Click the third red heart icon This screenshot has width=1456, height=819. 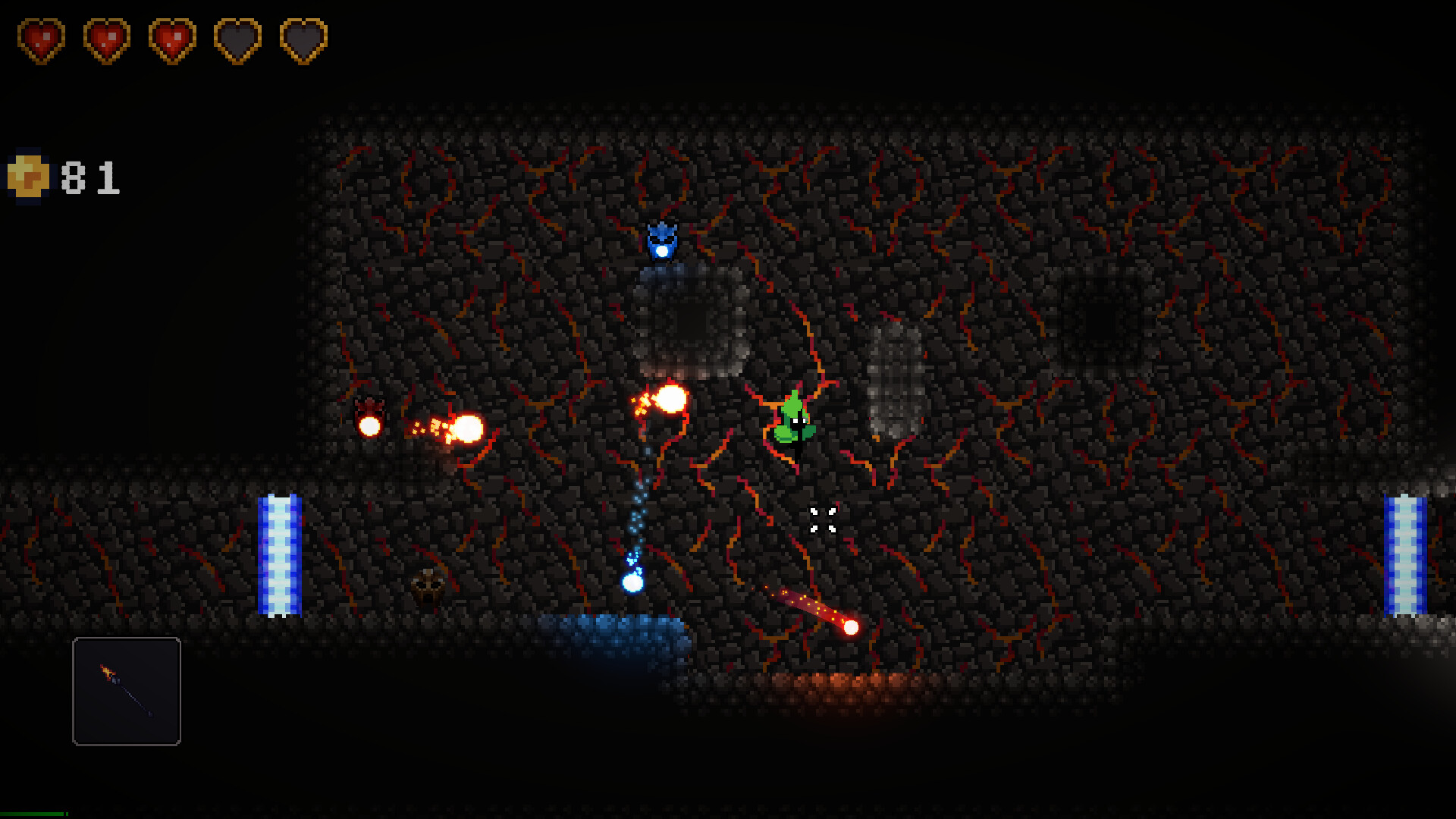coord(171,39)
